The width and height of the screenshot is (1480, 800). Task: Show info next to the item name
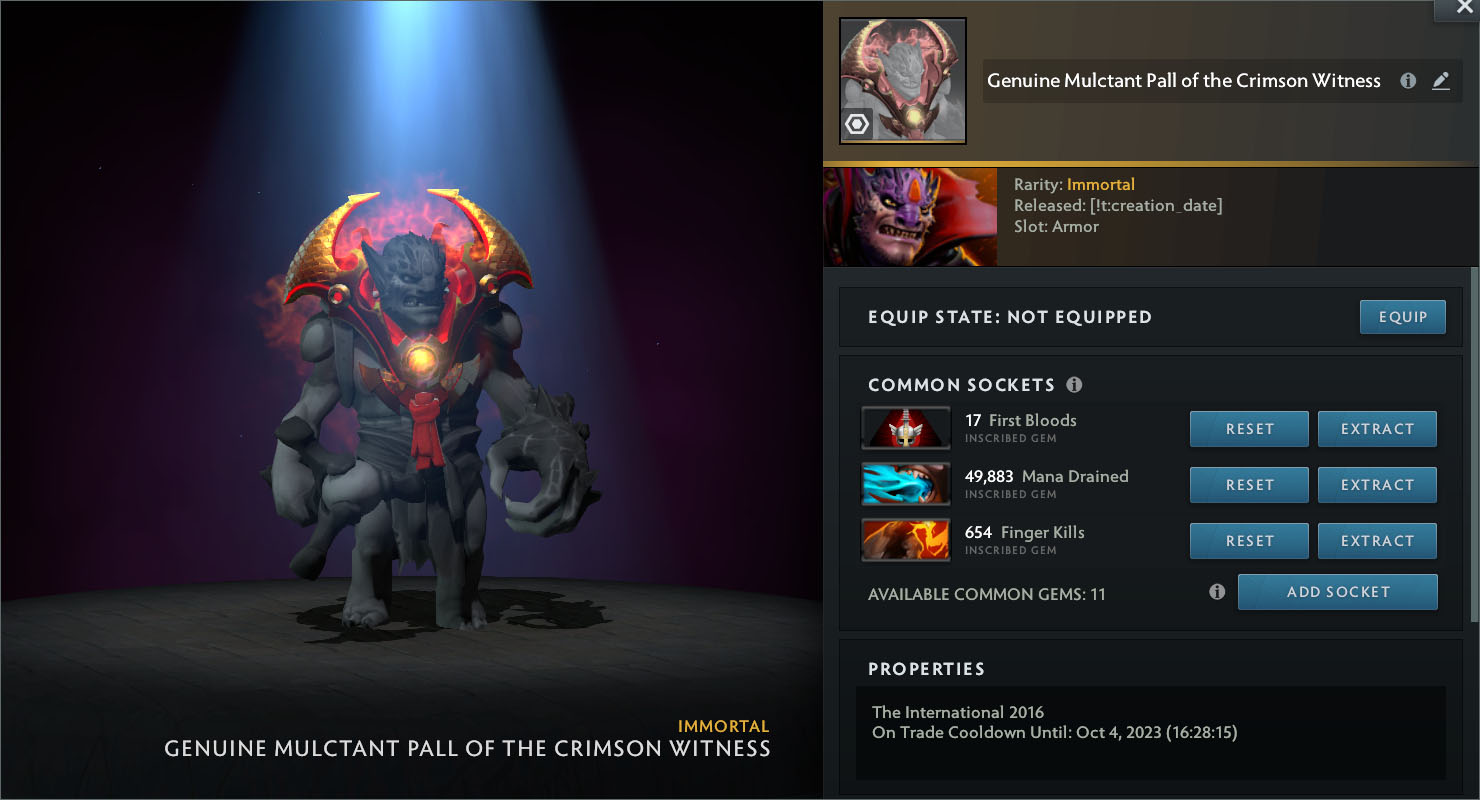(x=1408, y=81)
